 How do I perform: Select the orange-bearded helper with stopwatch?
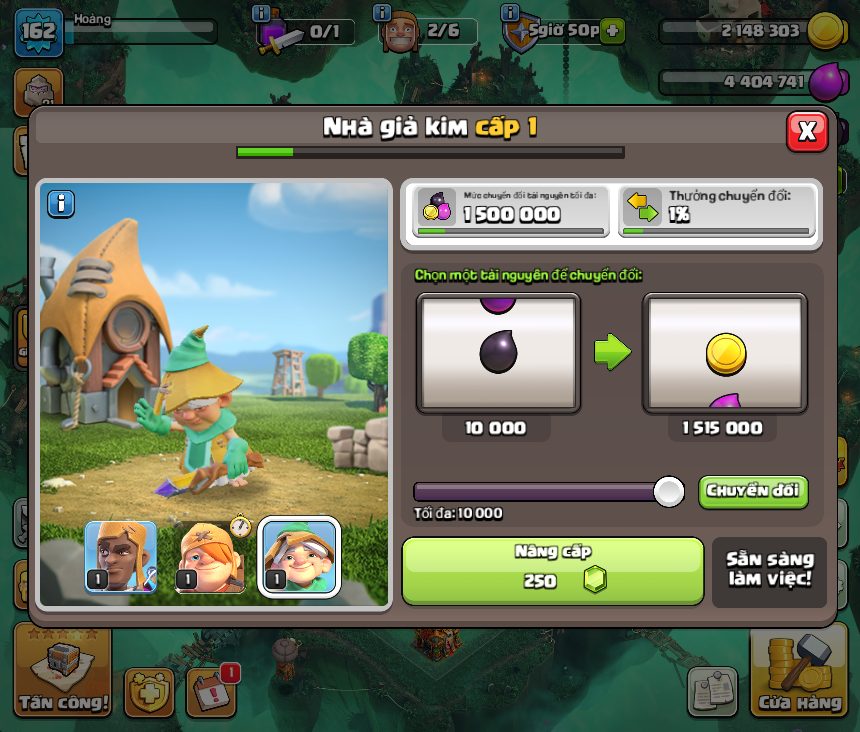212,557
